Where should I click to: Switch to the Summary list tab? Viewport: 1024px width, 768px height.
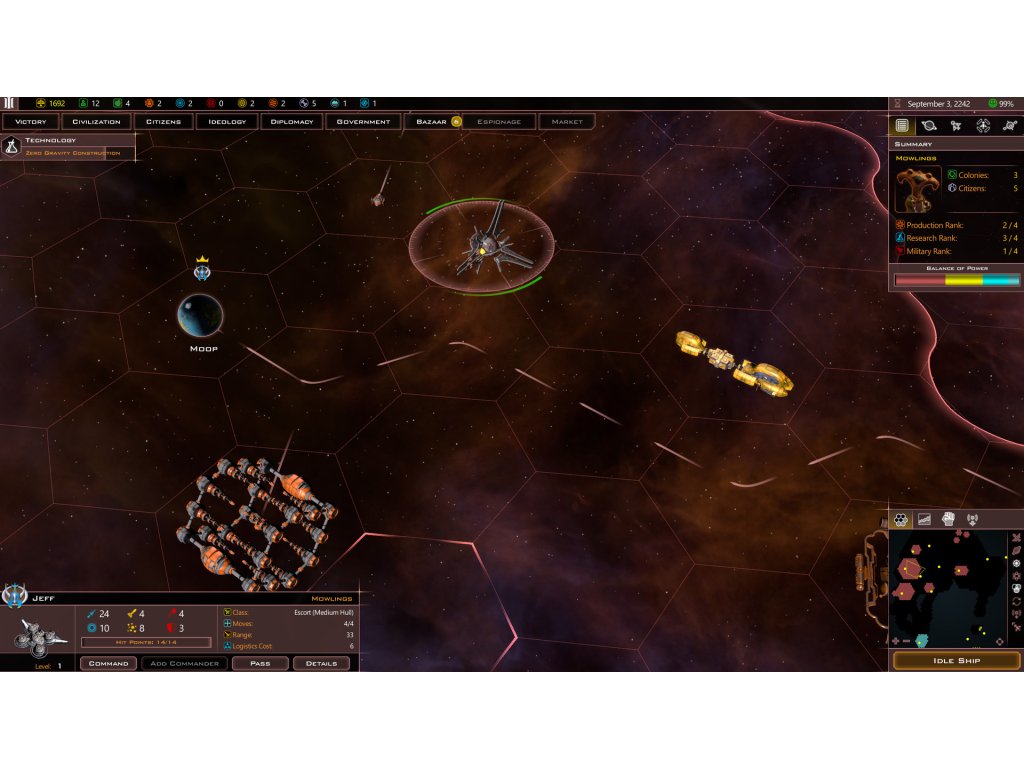point(902,126)
